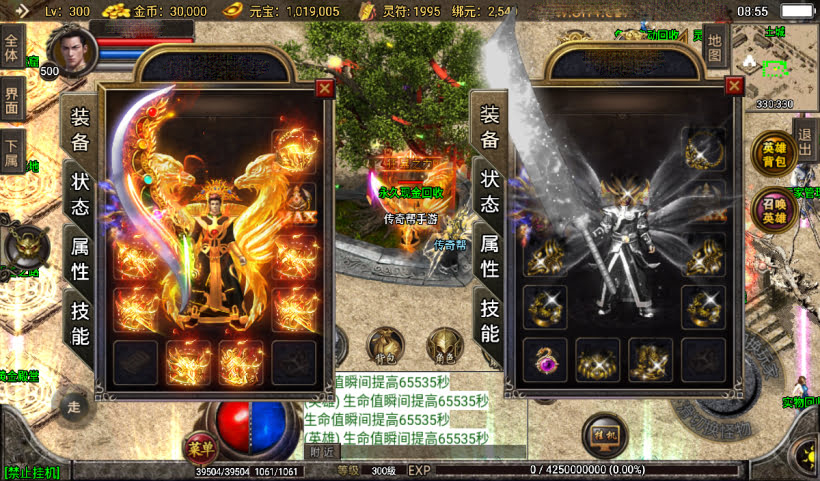Image resolution: width=820 pixels, height=481 pixels.
Task: Select the purple gem swan item slot
Action: tap(545, 360)
